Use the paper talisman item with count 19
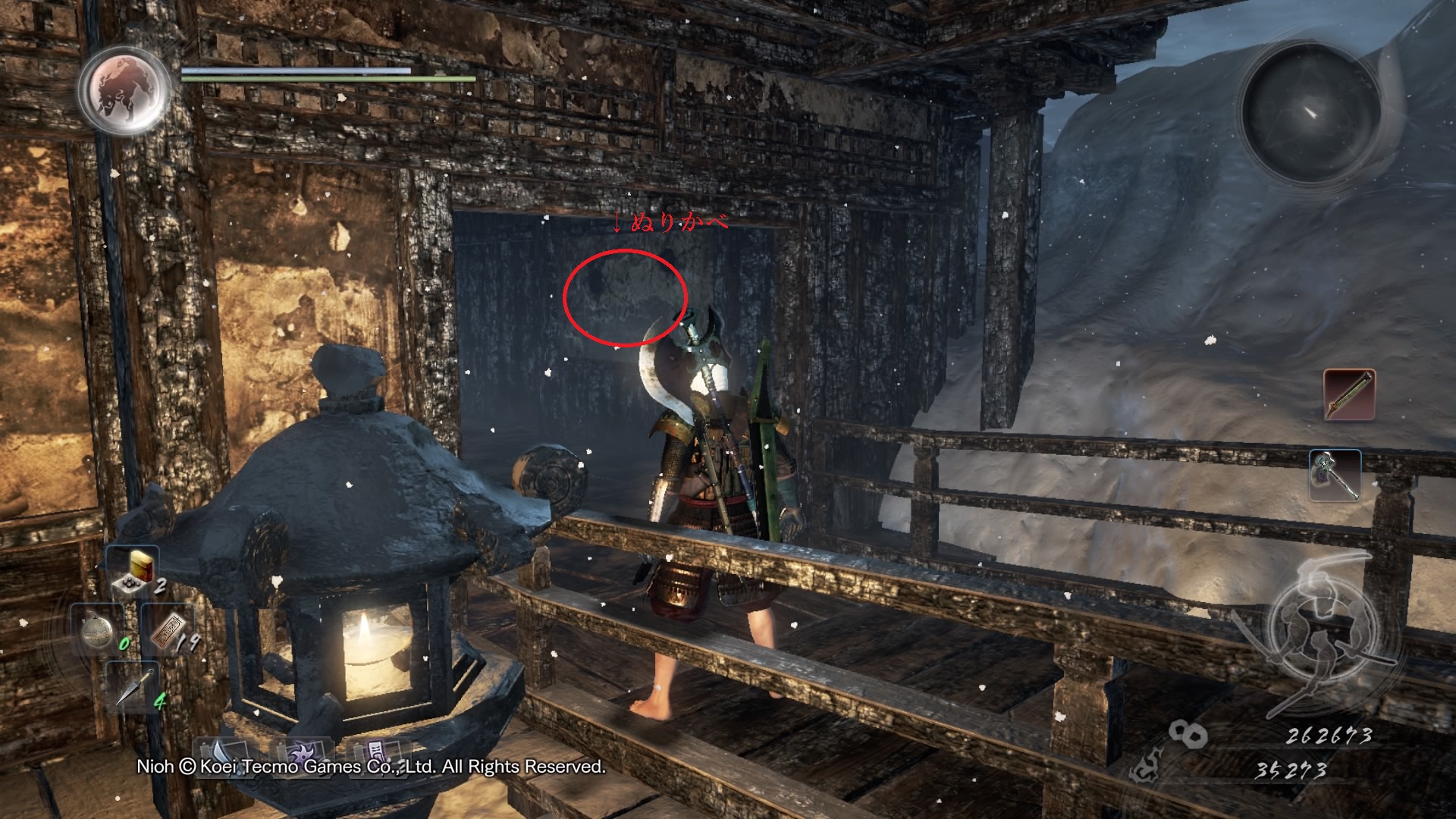This screenshot has width=1456, height=819. 168,631
